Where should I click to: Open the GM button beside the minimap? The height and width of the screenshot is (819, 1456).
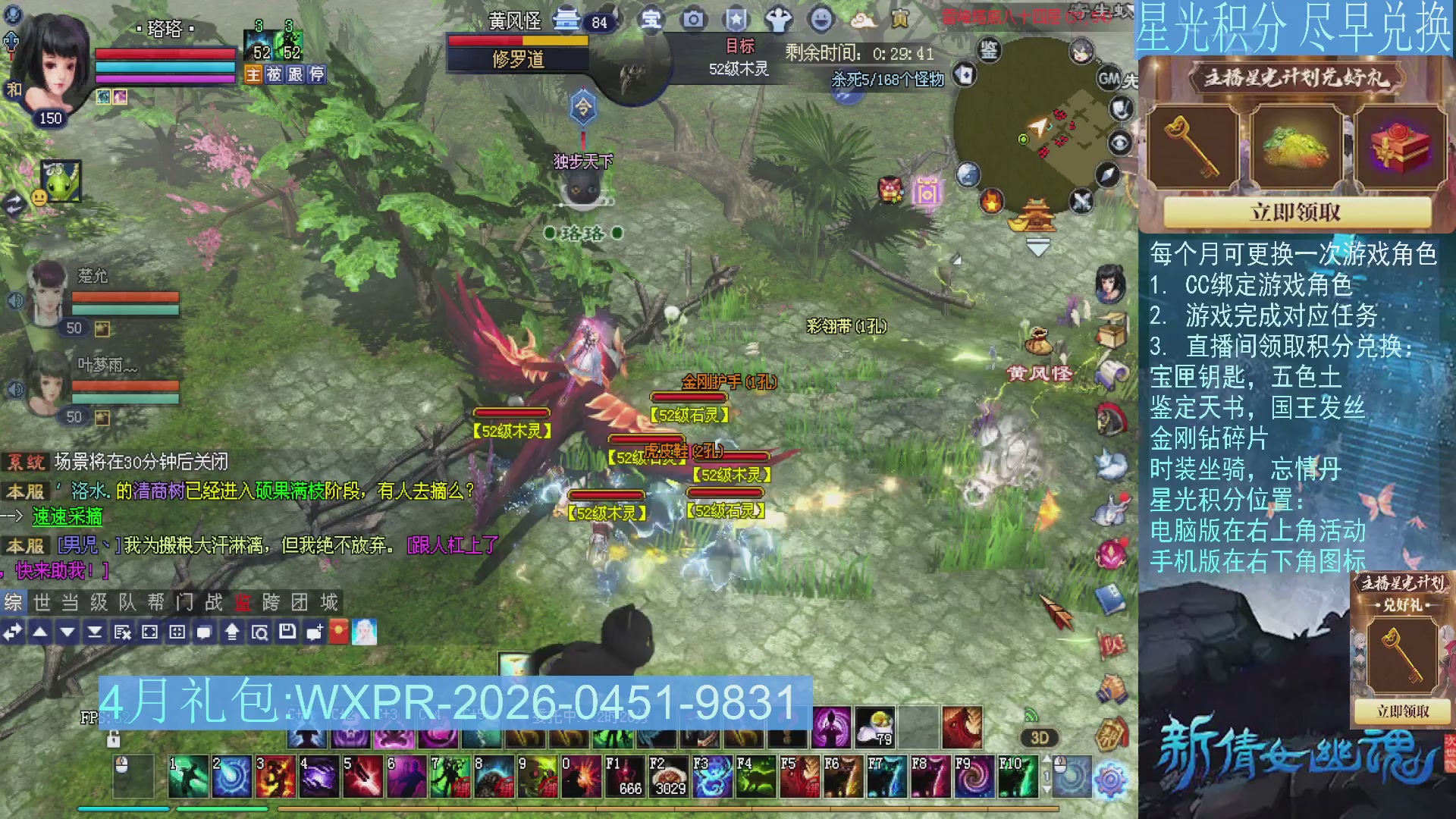point(1109,78)
